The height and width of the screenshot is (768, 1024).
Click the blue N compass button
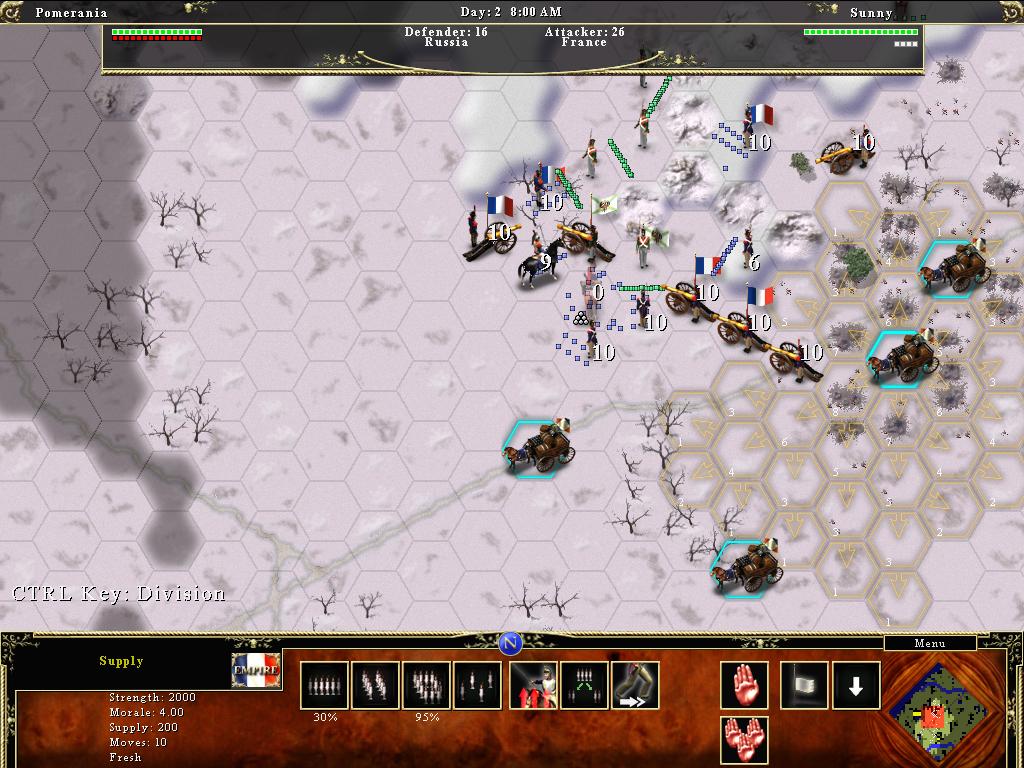pyautogui.click(x=511, y=642)
